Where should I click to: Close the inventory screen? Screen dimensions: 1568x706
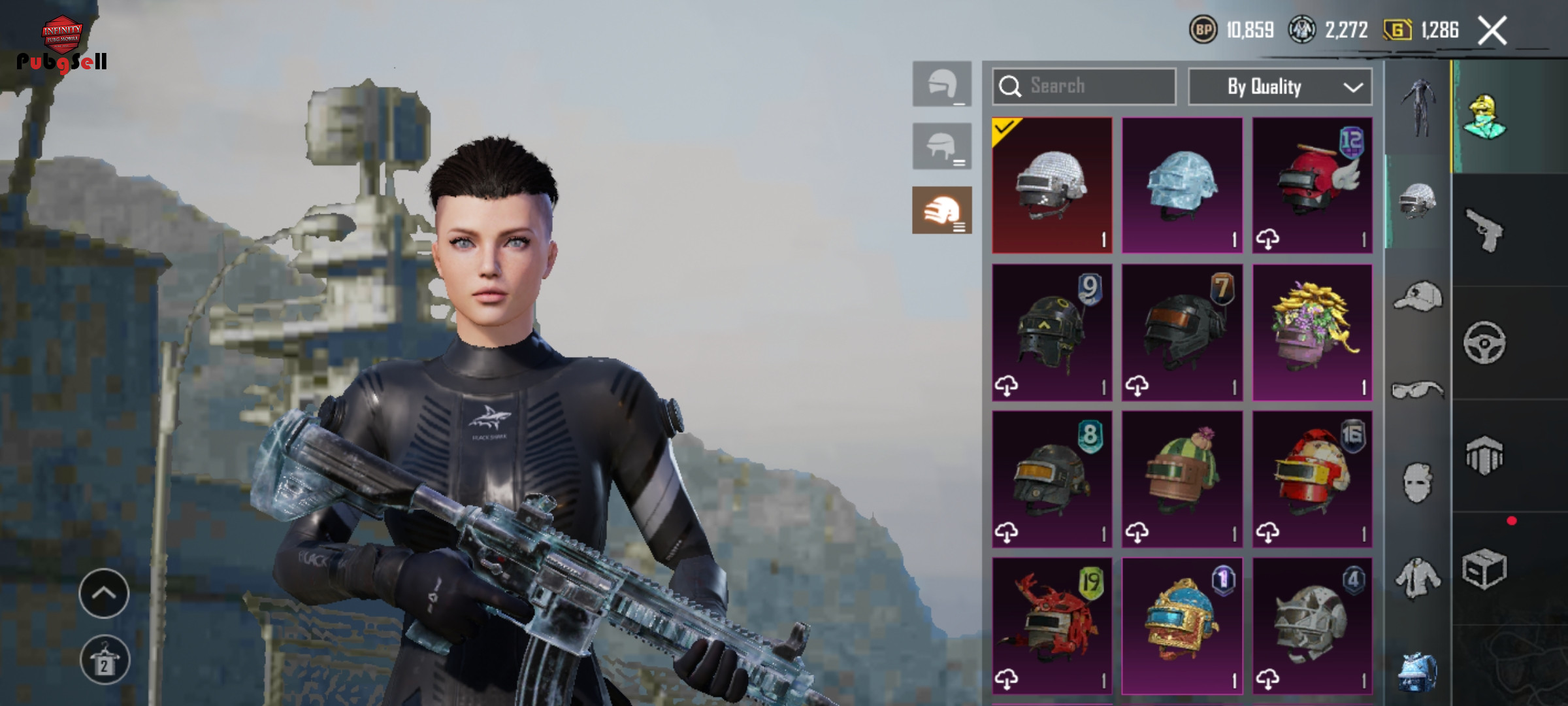point(1492,30)
